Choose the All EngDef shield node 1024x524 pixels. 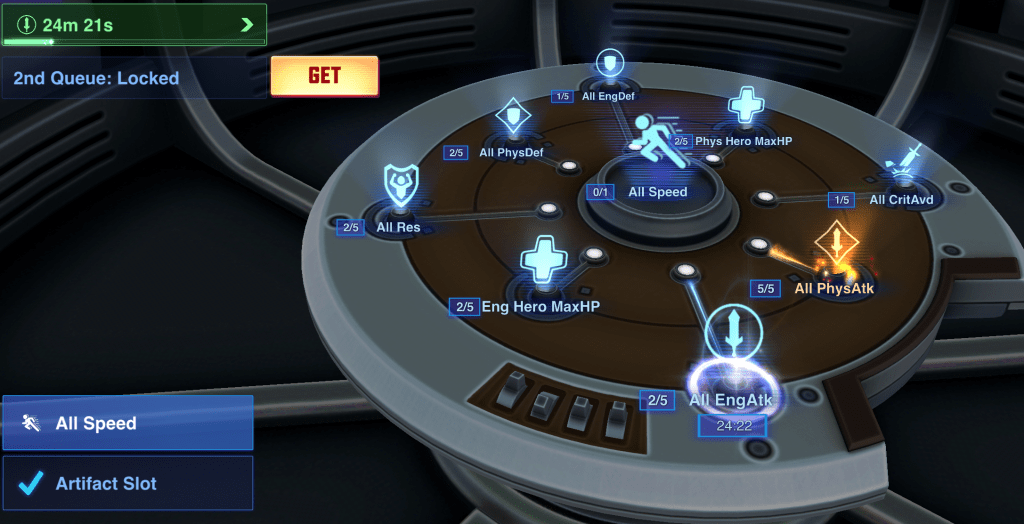[x=609, y=67]
